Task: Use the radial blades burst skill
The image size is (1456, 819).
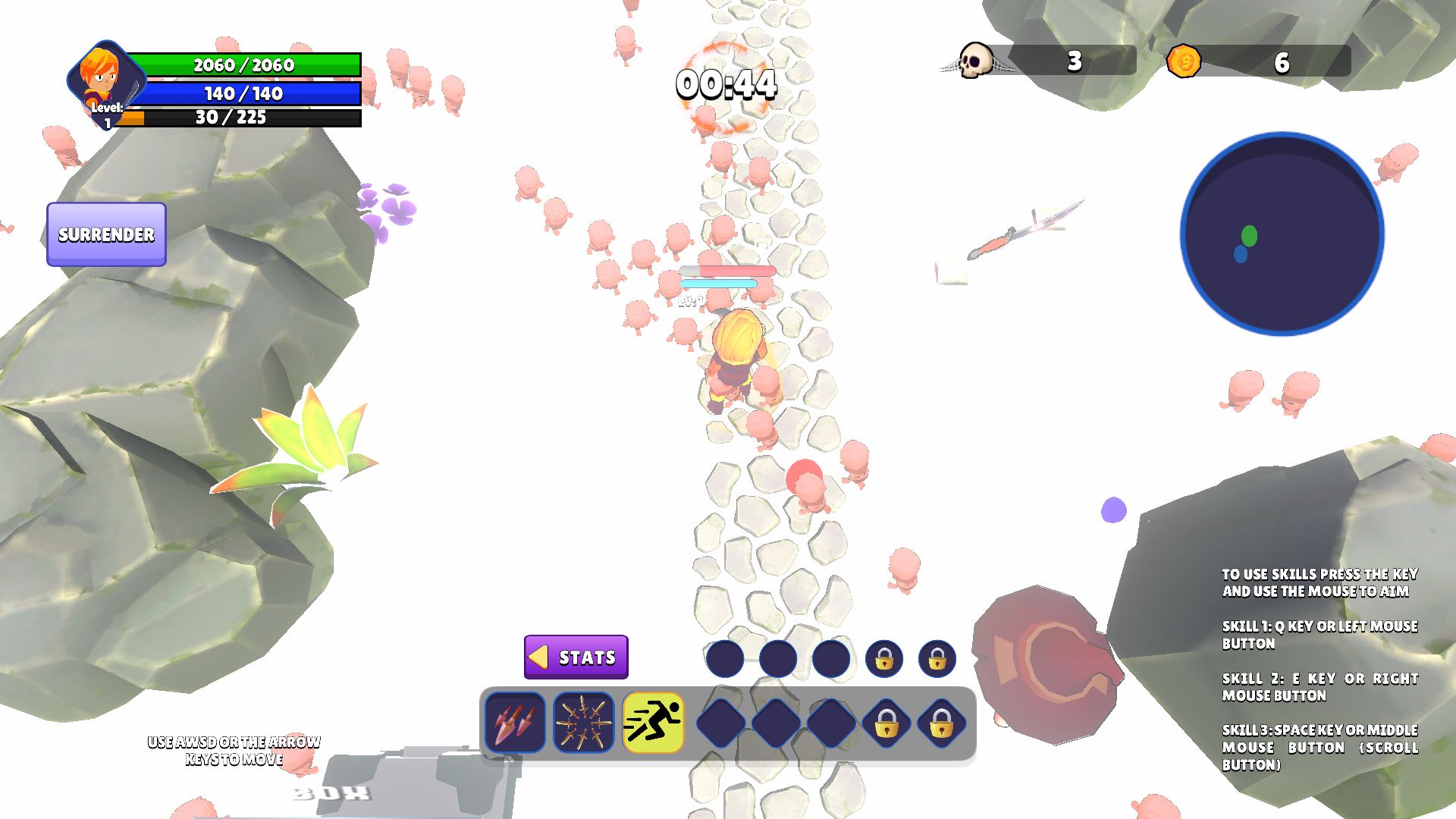Action: 584,723
